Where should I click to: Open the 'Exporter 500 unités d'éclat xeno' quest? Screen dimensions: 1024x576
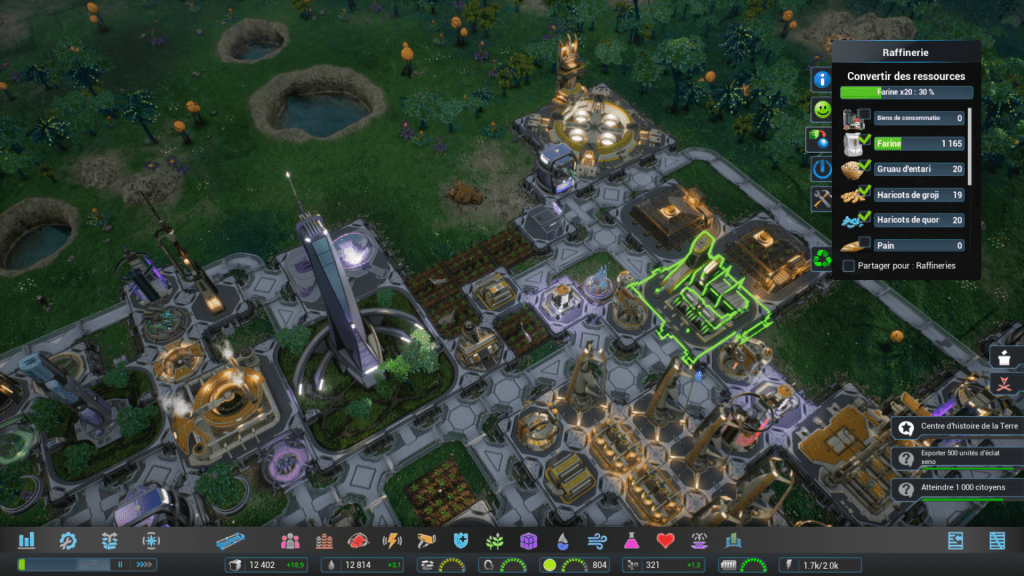click(956, 458)
